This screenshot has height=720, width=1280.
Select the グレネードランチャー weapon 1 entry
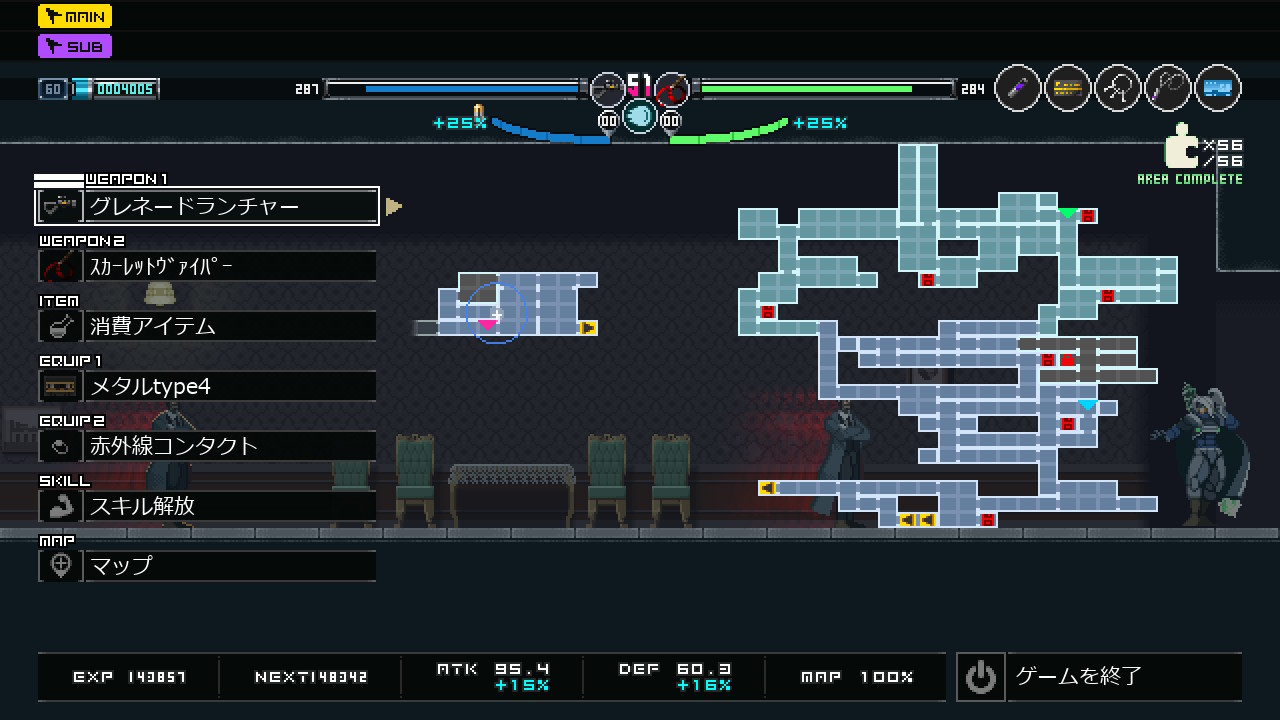tap(207, 206)
